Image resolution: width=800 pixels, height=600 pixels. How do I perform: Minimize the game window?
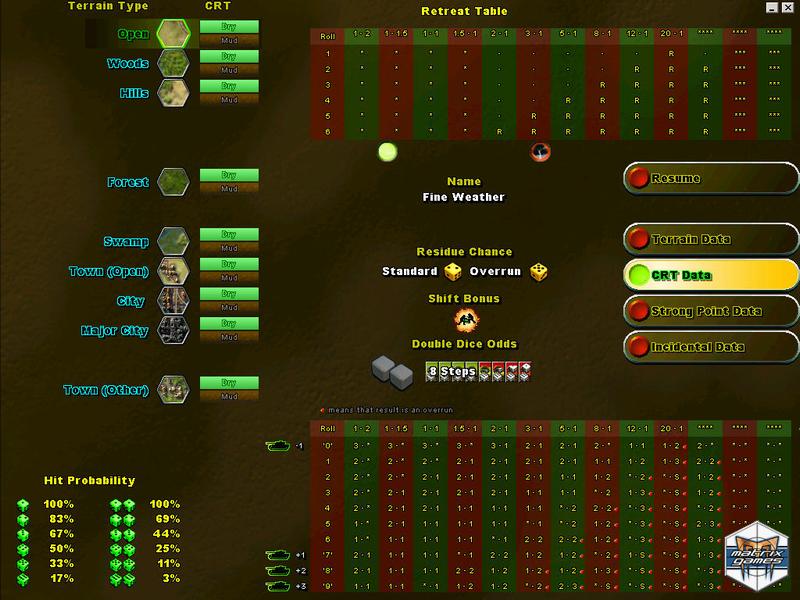[x=773, y=7]
